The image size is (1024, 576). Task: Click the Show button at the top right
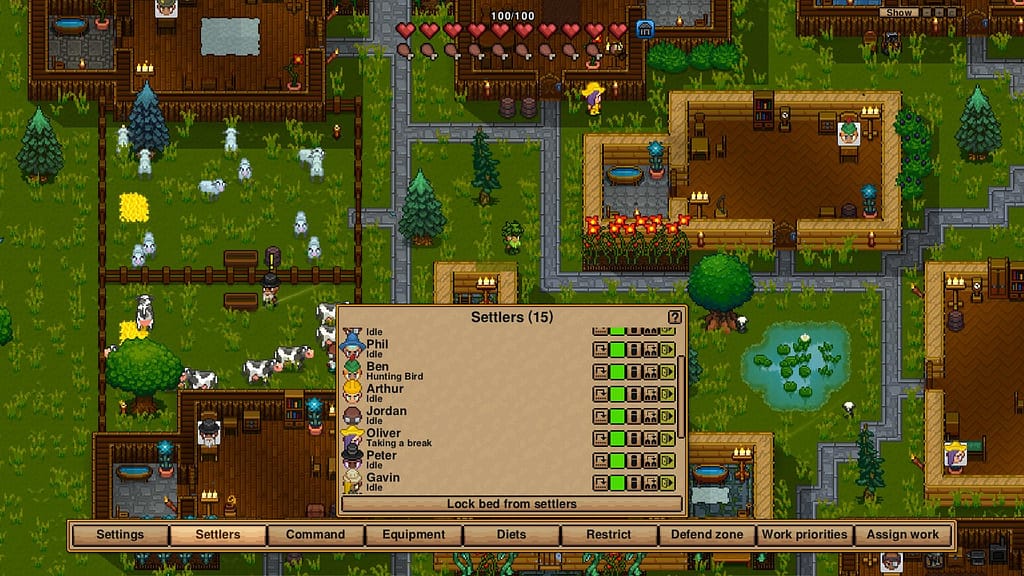[x=900, y=13]
